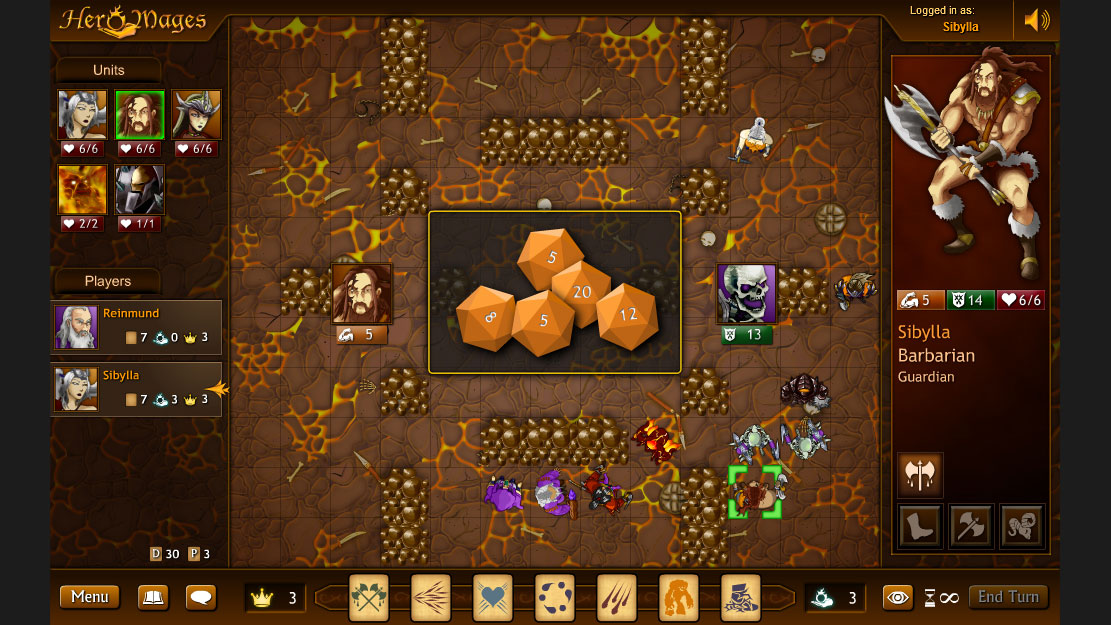
Task: Select the swirling circle spell card
Action: coord(555,597)
